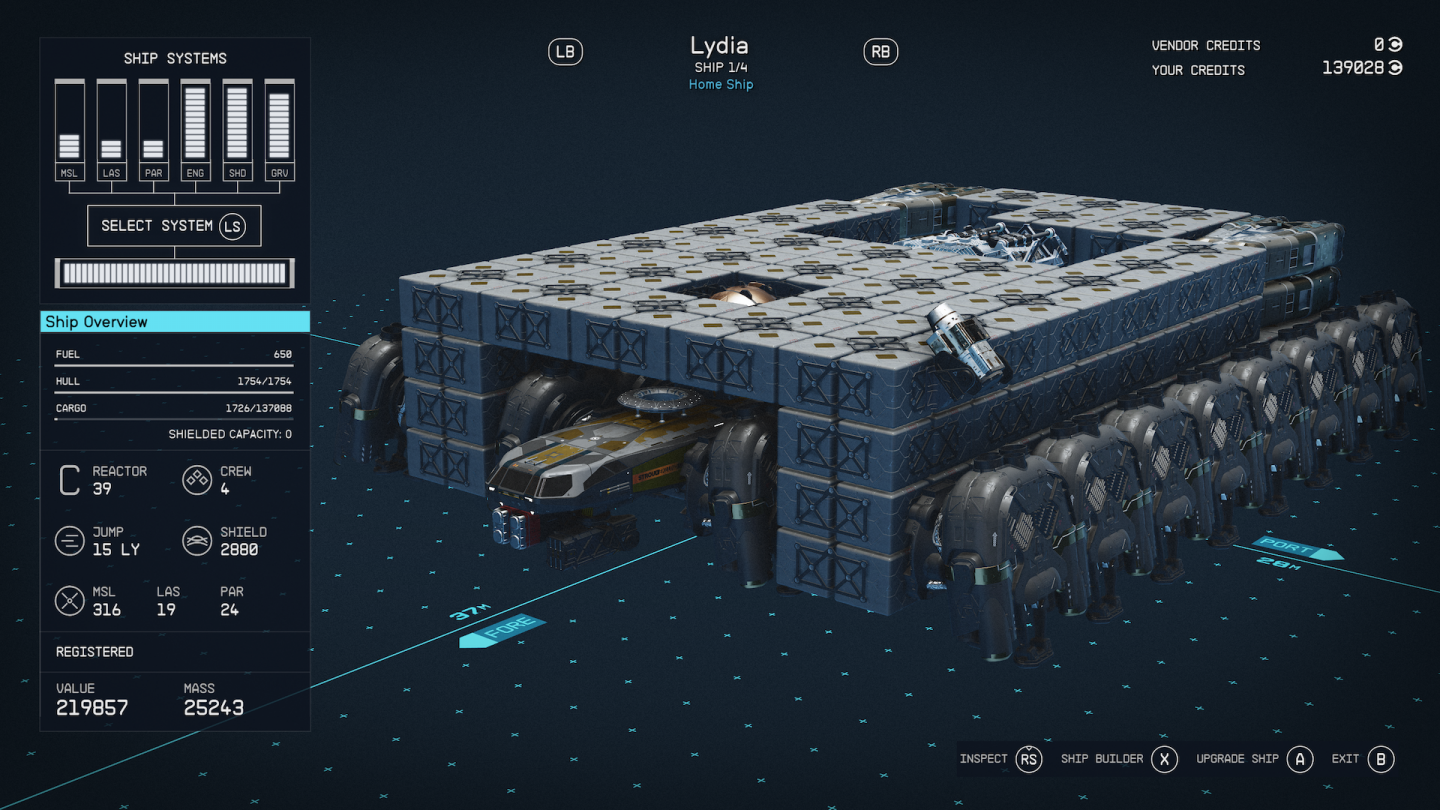Open the Ship Overview panel header
The height and width of the screenshot is (810, 1440).
coord(175,322)
